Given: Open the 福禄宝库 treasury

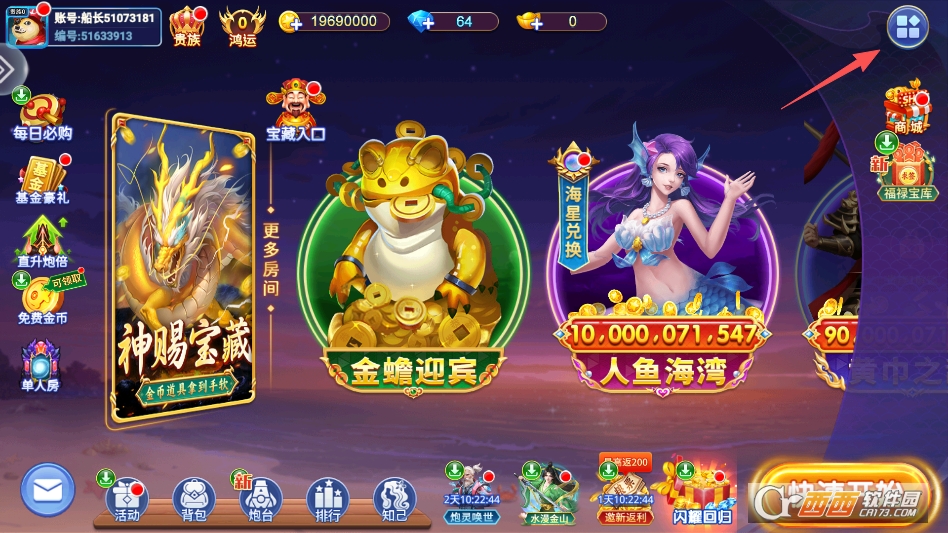Looking at the screenshot, I should click(x=907, y=170).
